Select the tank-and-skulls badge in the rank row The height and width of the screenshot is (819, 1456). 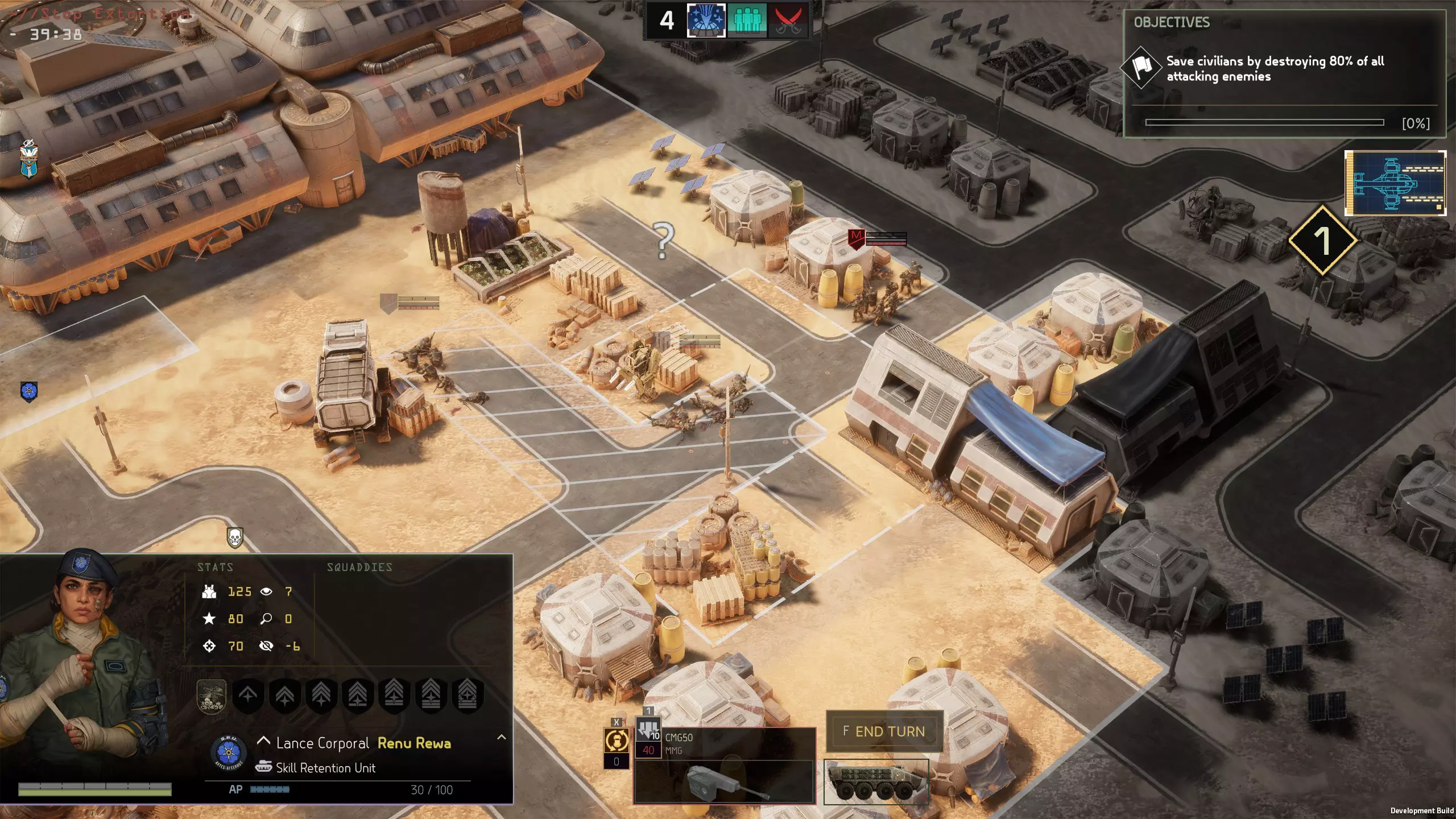pyautogui.click(x=212, y=695)
